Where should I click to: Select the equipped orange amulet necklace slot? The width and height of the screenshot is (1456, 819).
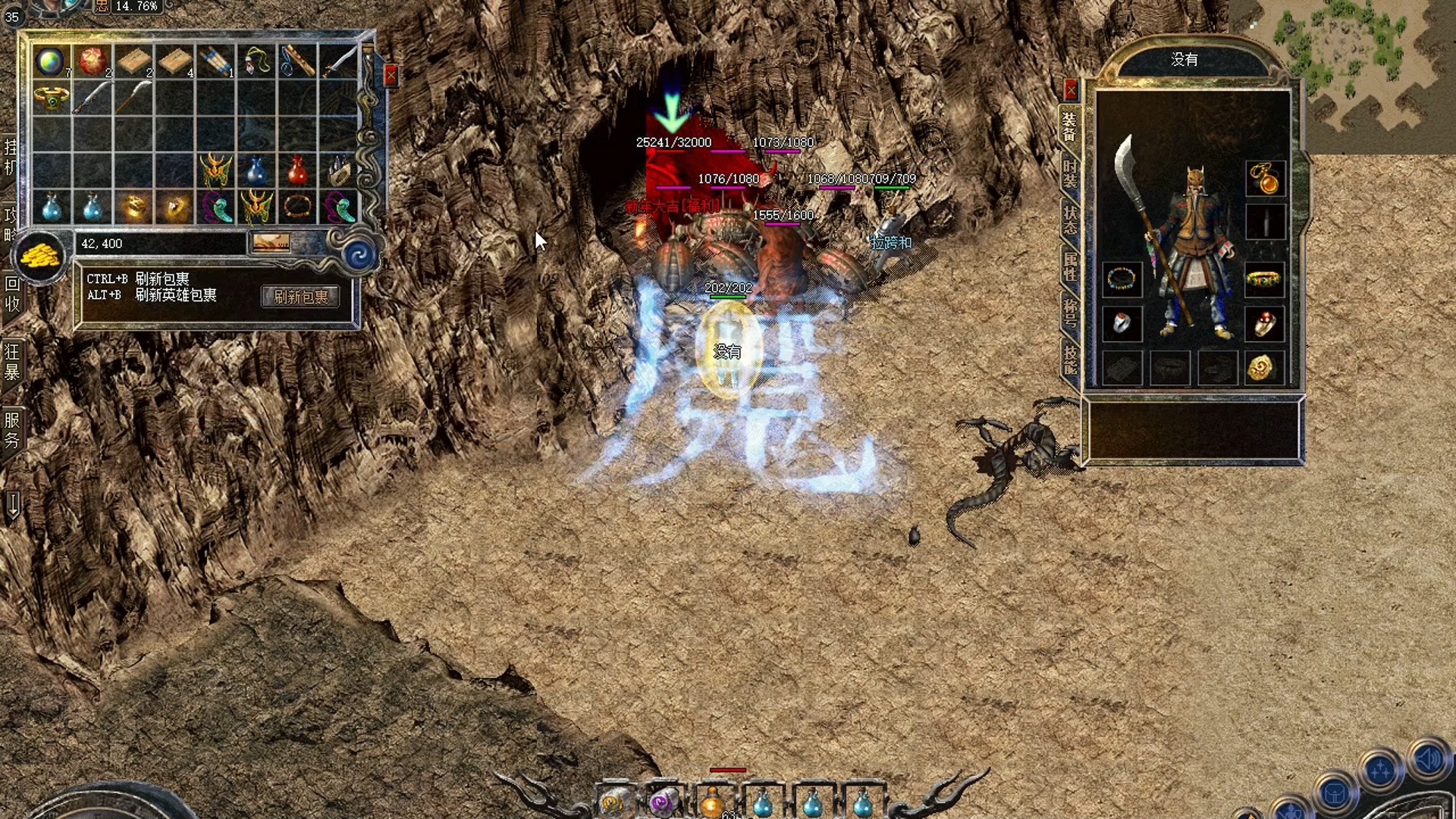[1264, 179]
